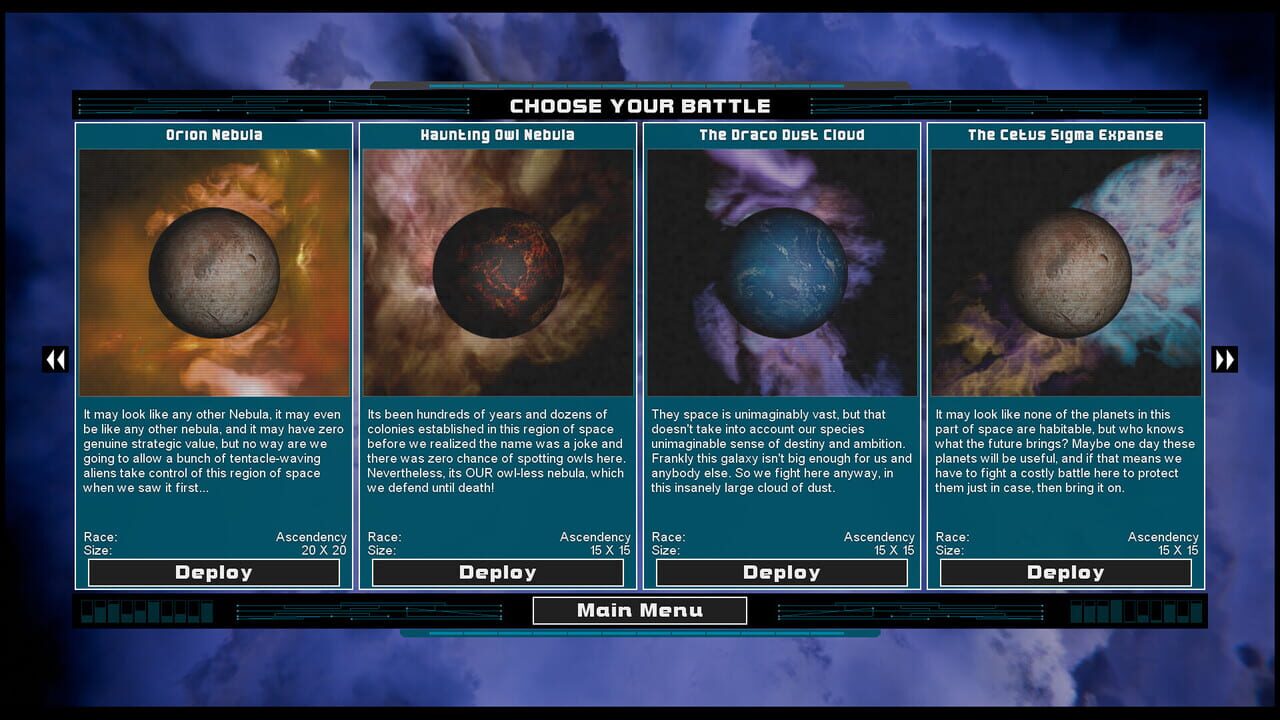Deploy to the Haunting Owl Nebula battle
This screenshot has height=720, width=1280.
click(x=497, y=572)
